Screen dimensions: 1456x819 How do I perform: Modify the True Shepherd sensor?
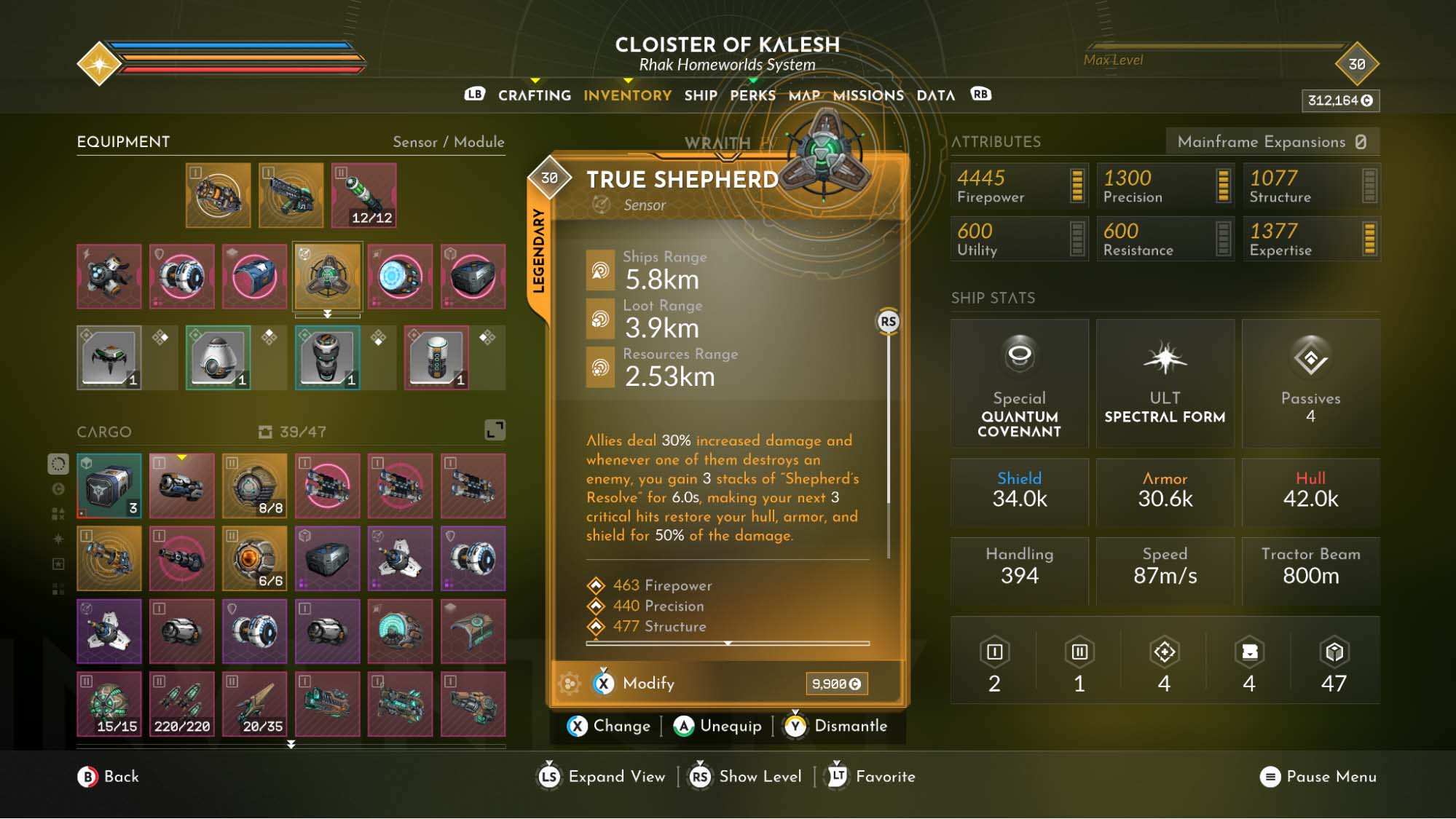click(648, 684)
